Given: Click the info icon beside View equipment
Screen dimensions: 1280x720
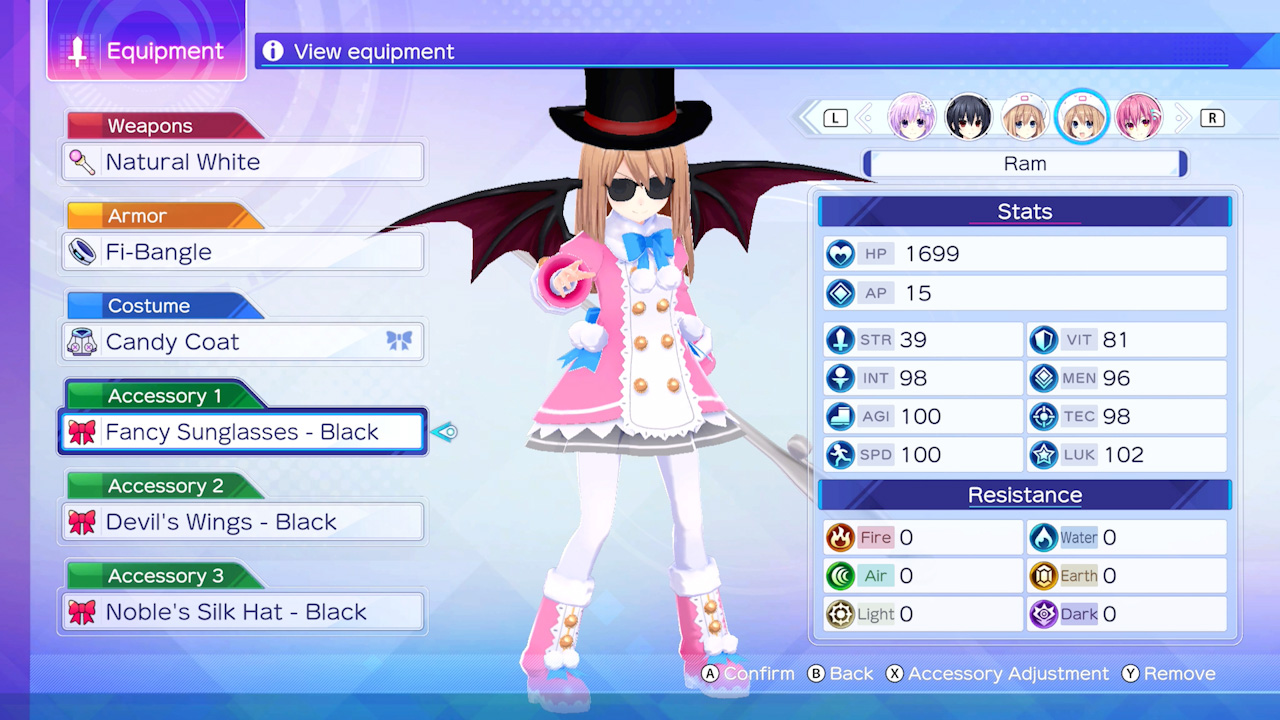Looking at the screenshot, I should (x=272, y=50).
